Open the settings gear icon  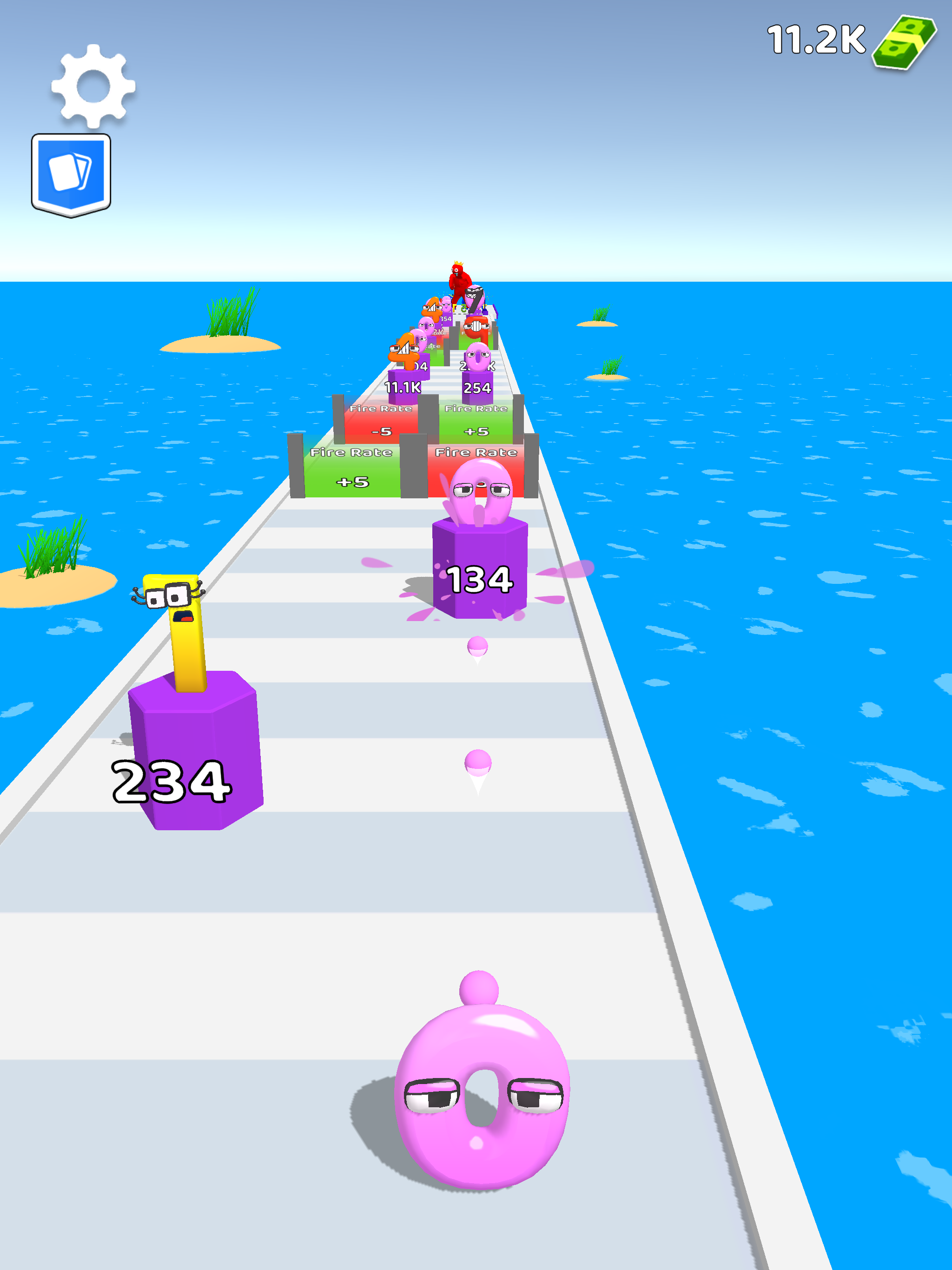point(94,87)
